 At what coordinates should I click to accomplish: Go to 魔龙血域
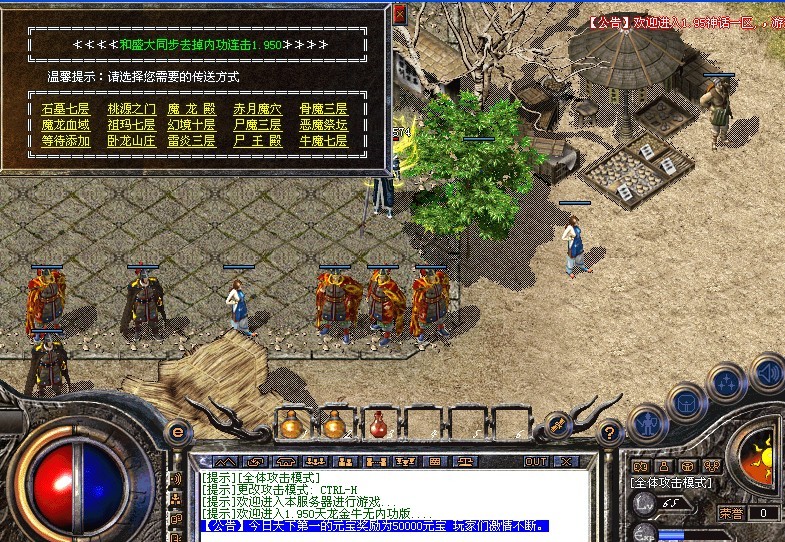(x=65, y=124)
